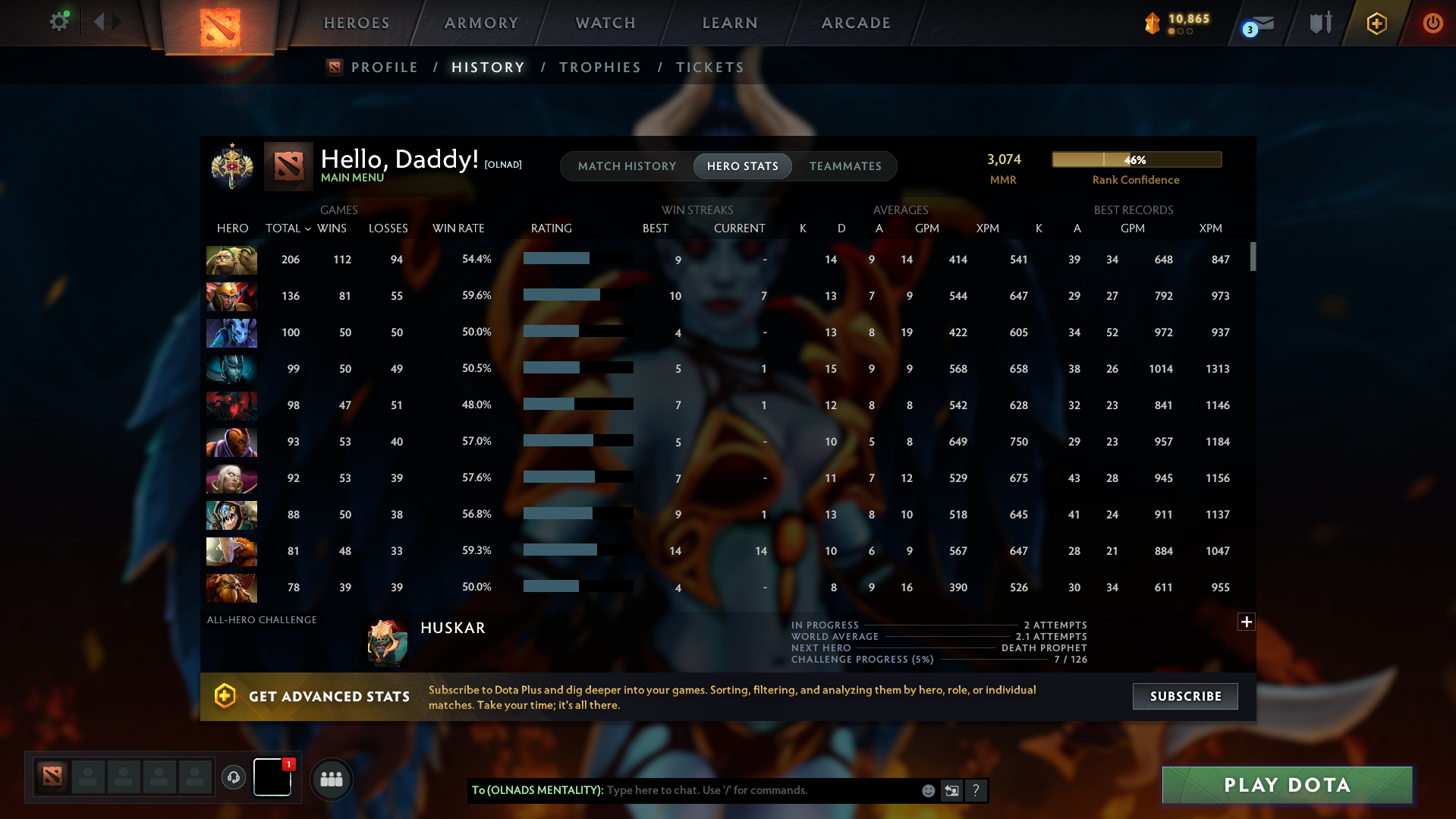This screenshot has height=819, width=1456.
Task: Go to the Armory section
Action: coord(481,23)
